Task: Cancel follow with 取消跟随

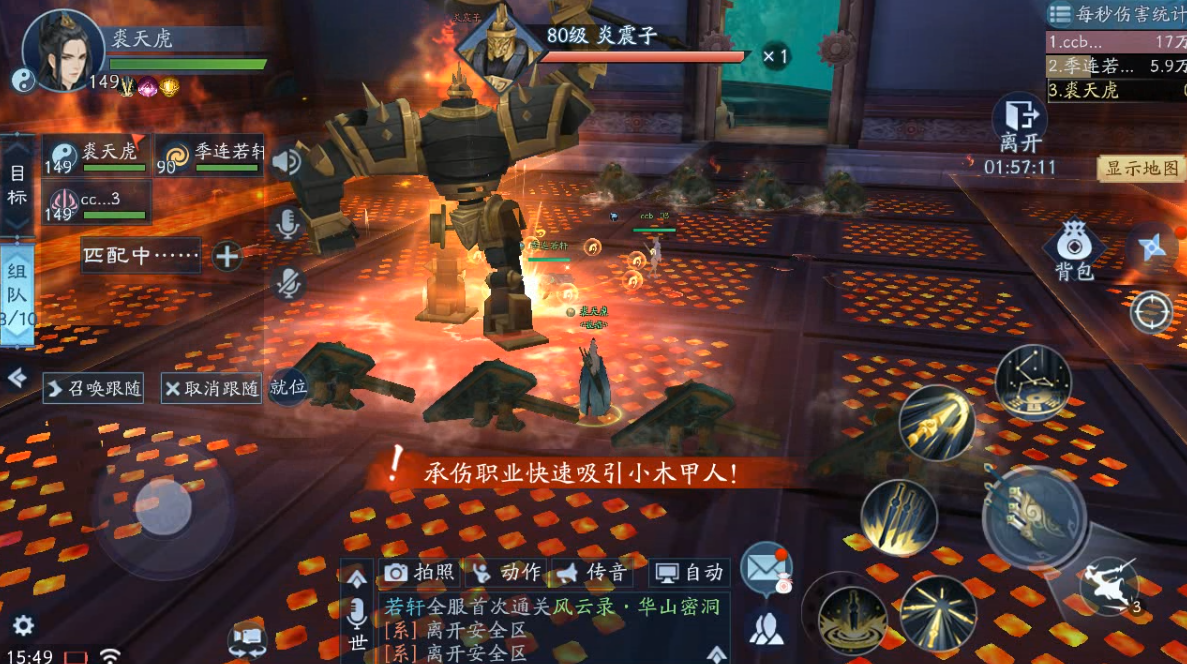Action: pos(212,388)
